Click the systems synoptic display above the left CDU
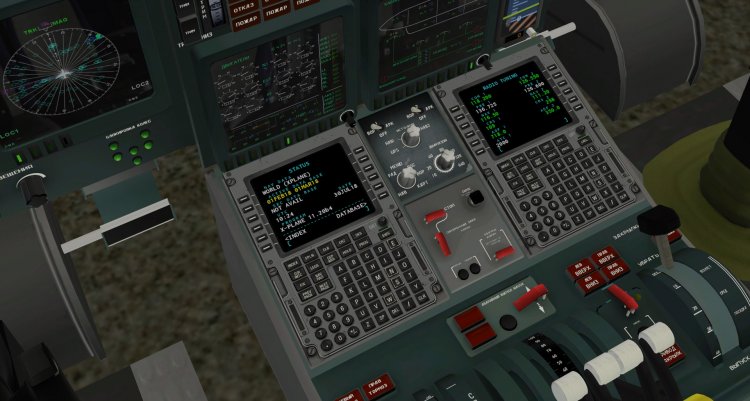The height and width of the screenshot is (401, 750). pos(275,82)
